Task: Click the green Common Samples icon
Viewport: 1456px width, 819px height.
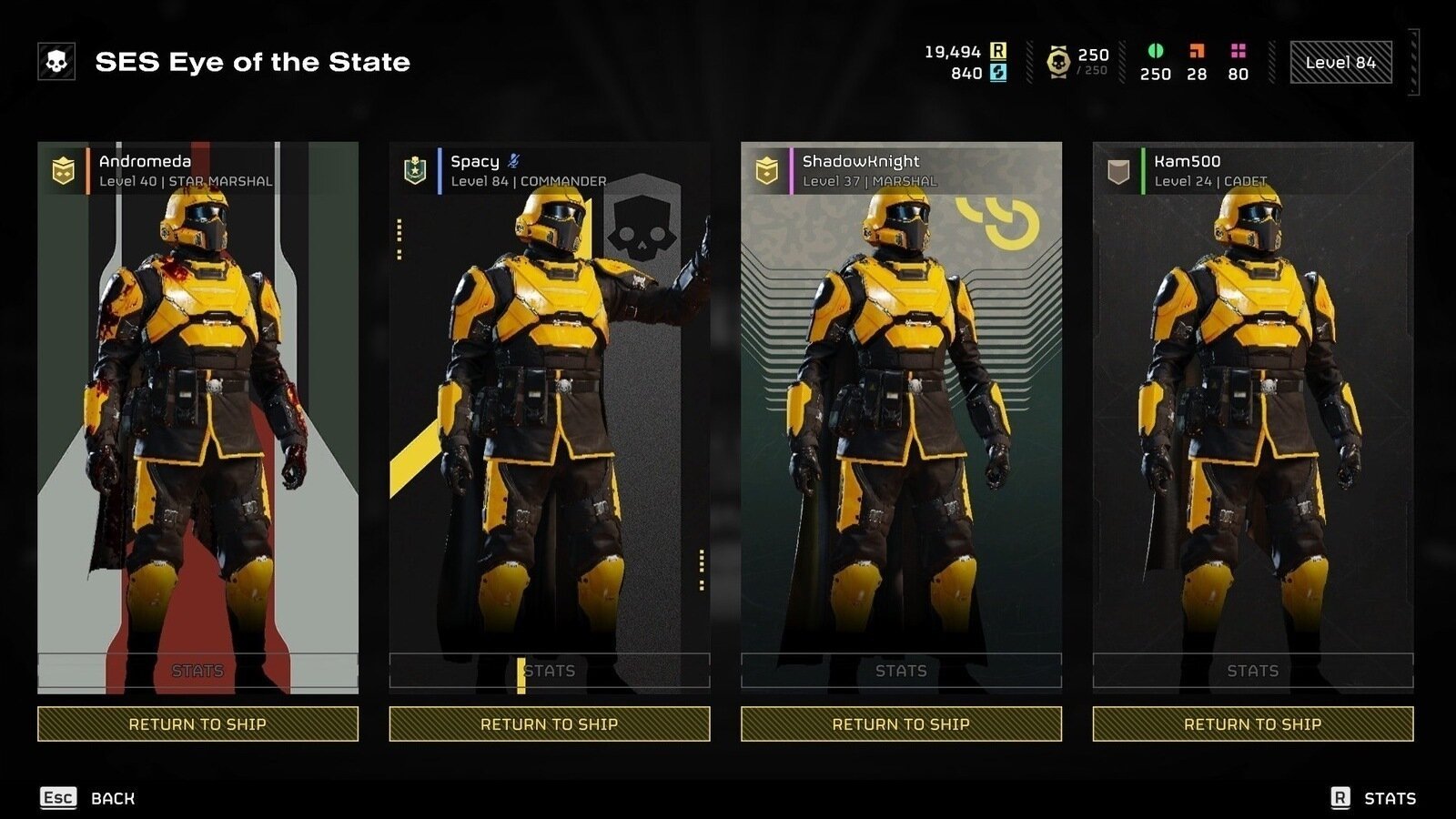Action: 1156,52
